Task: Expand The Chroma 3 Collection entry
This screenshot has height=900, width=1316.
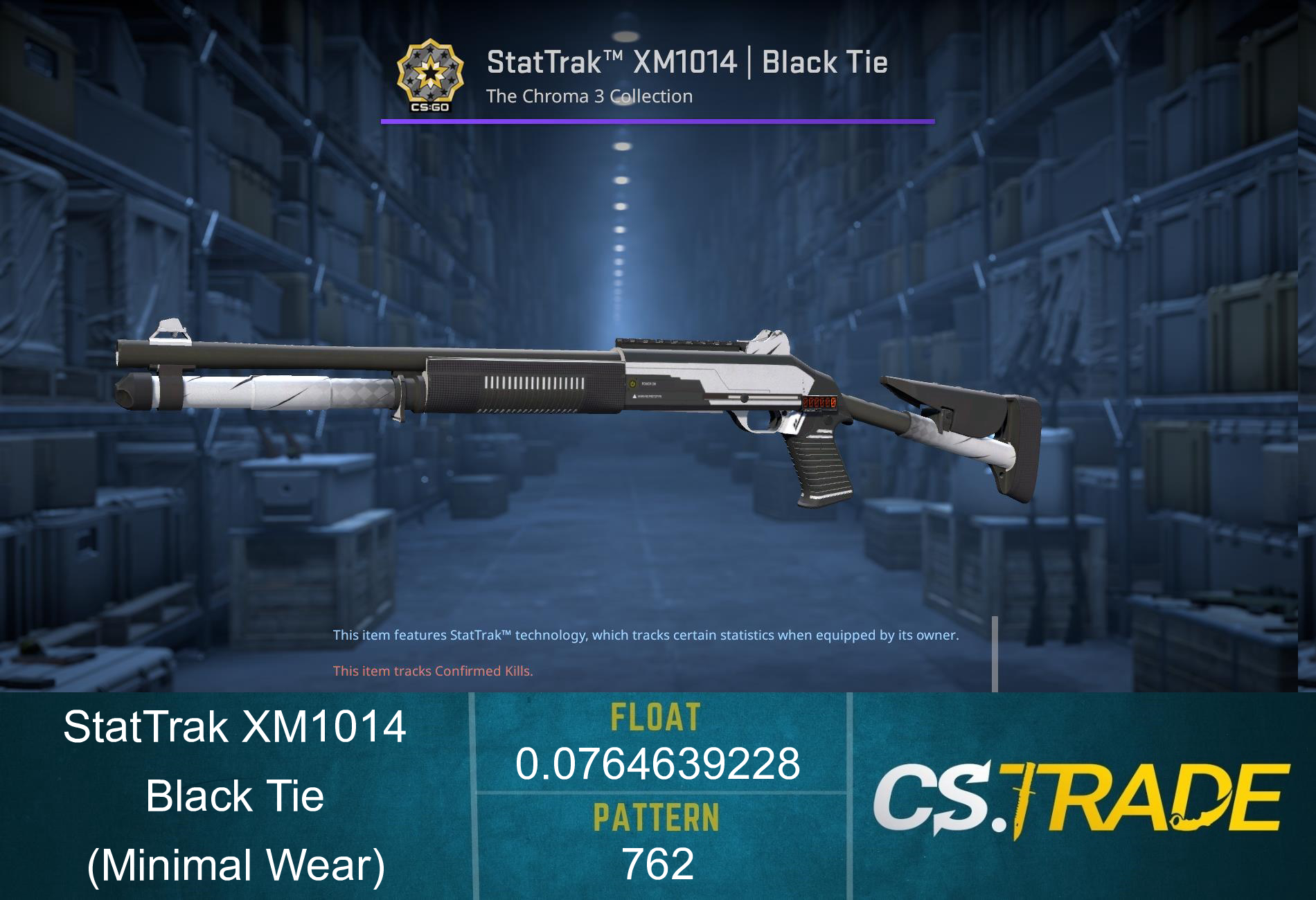Action: (589, 97)
